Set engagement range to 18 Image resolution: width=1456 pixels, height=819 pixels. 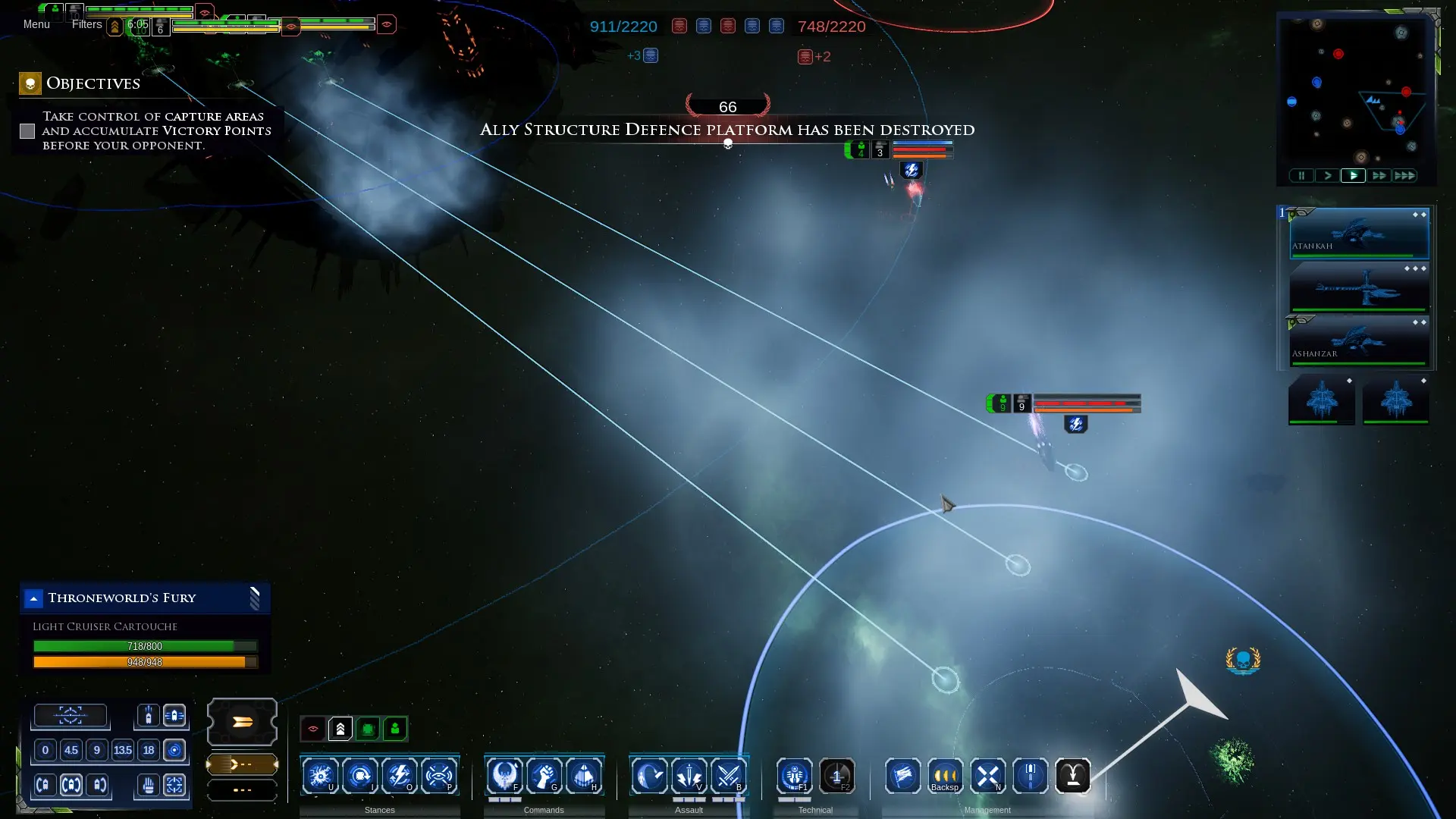[x=149, y=751]
